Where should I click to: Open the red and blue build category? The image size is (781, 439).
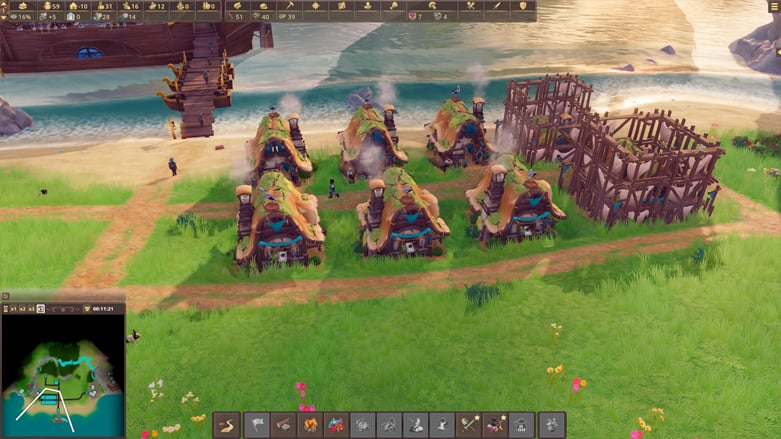click(337, 425)
